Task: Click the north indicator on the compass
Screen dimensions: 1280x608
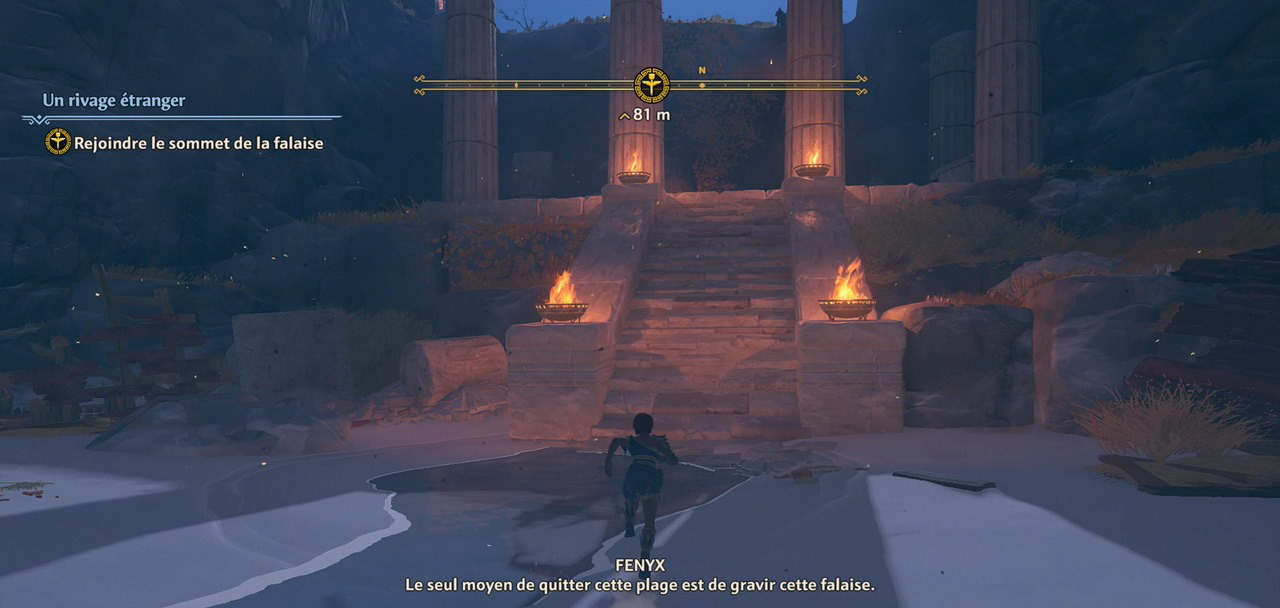Action: click(702, 71)
